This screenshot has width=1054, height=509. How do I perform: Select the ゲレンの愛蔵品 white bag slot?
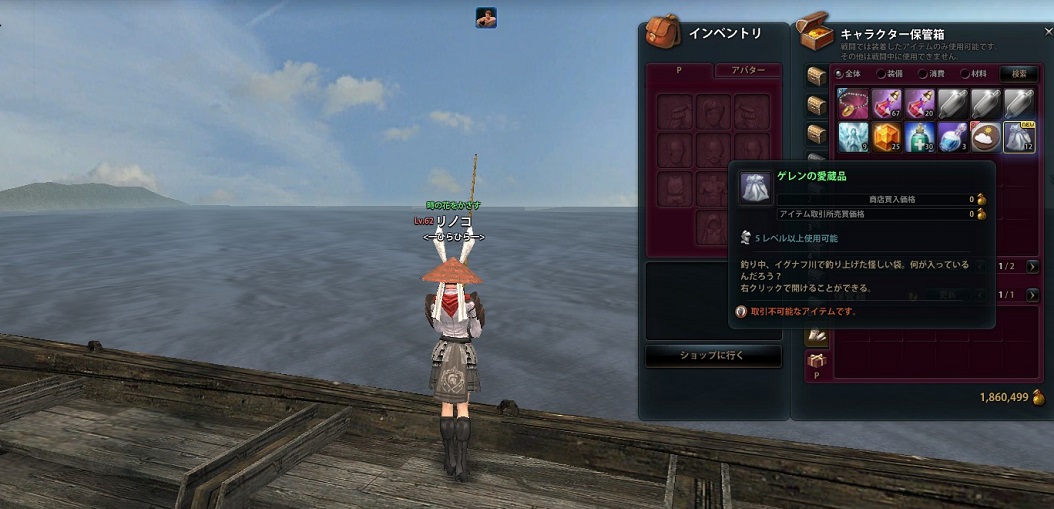pos(1018,137)
